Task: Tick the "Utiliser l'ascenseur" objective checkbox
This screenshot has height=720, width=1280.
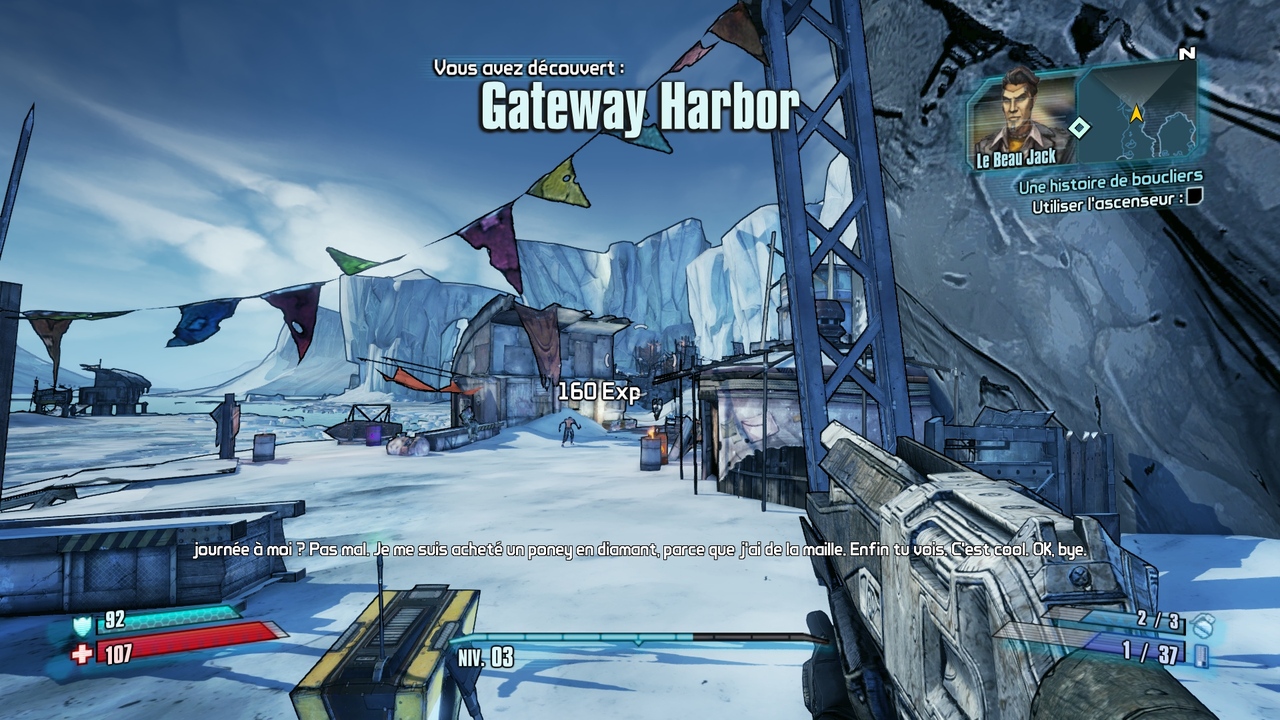Action: [x=1193, y=197]
